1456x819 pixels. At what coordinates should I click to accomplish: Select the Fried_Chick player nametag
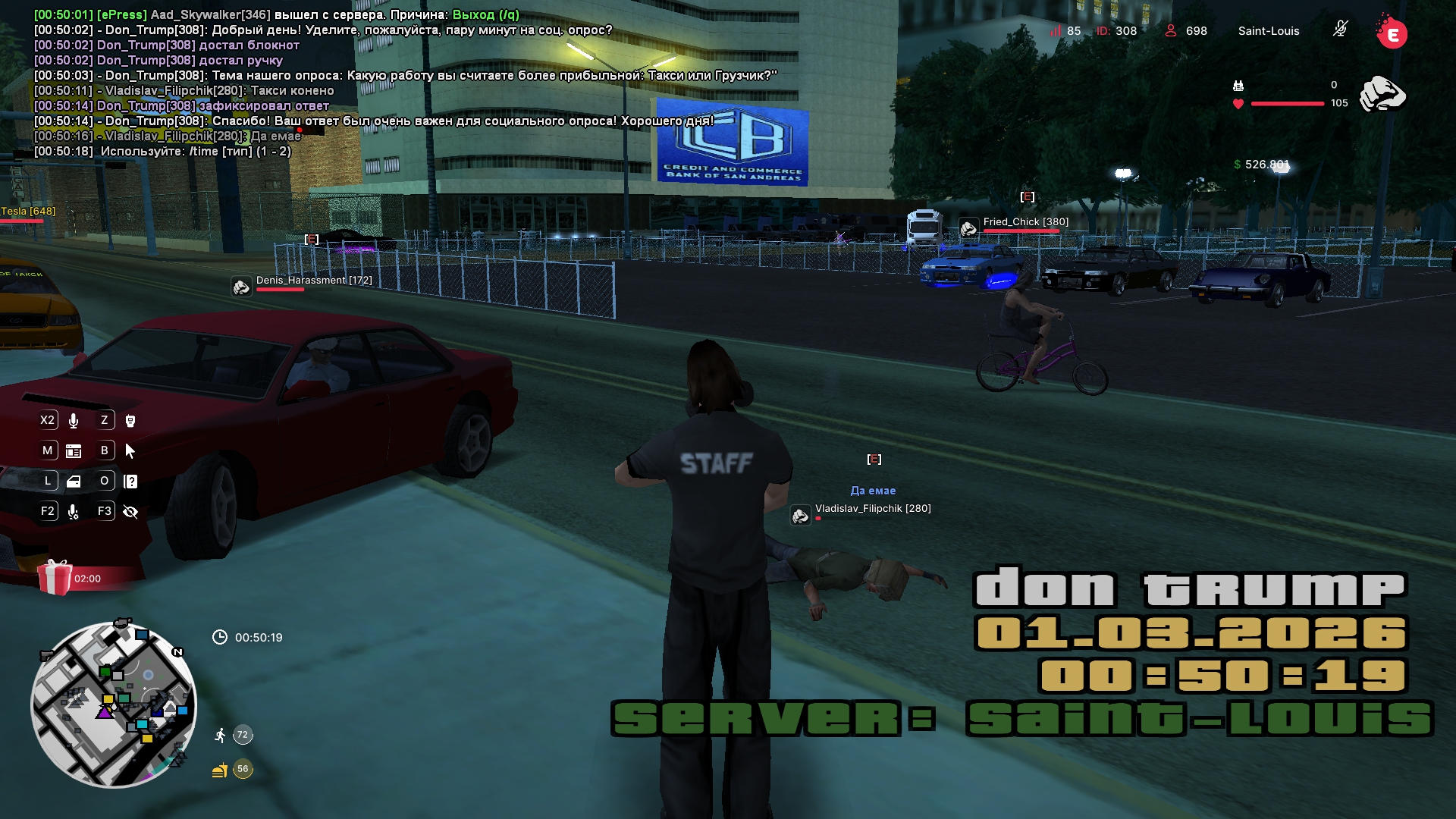click(1025, 222)
